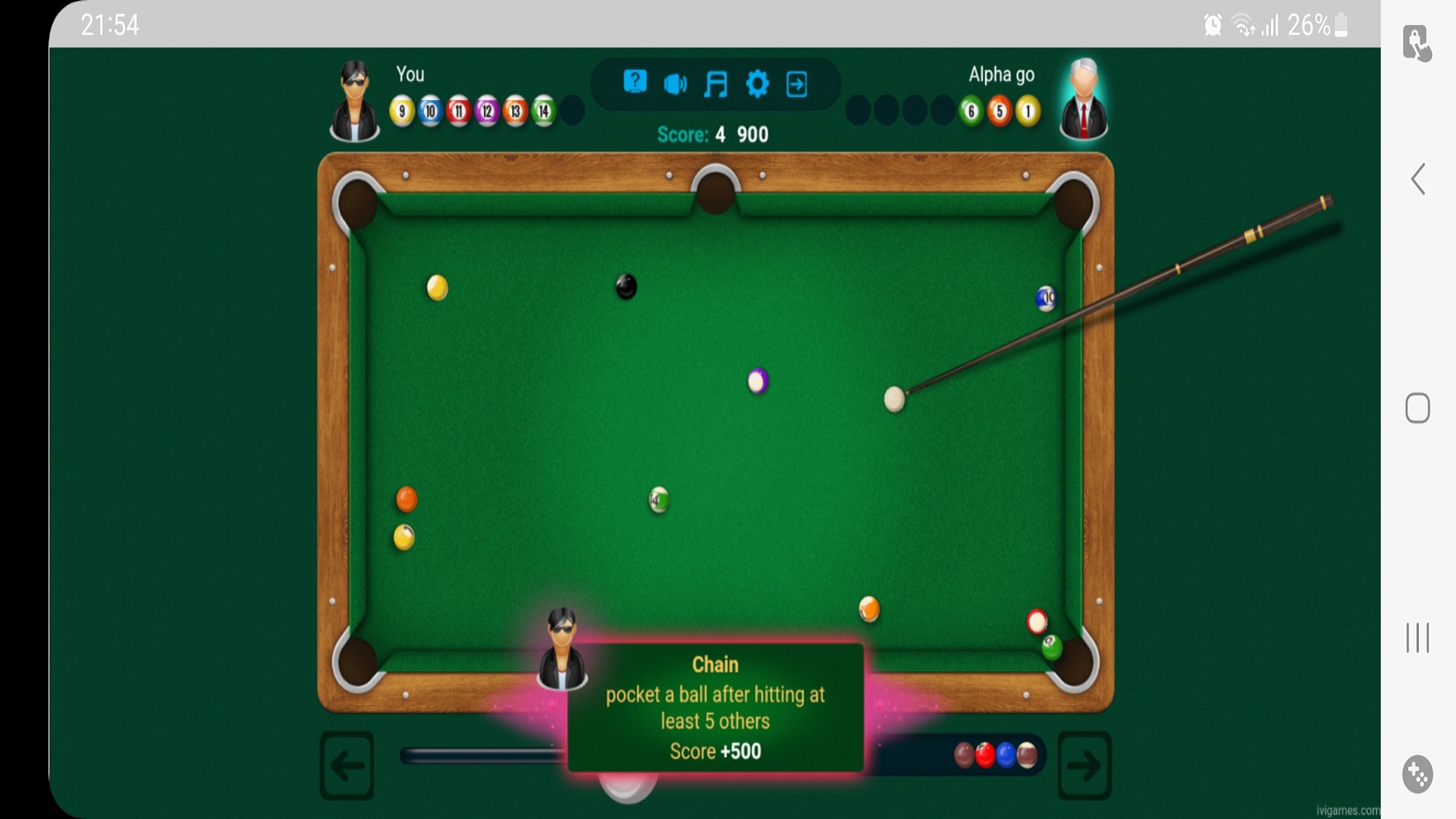
Task: Tap the floating game controller overlay icon
Action: click(1419, 775)
